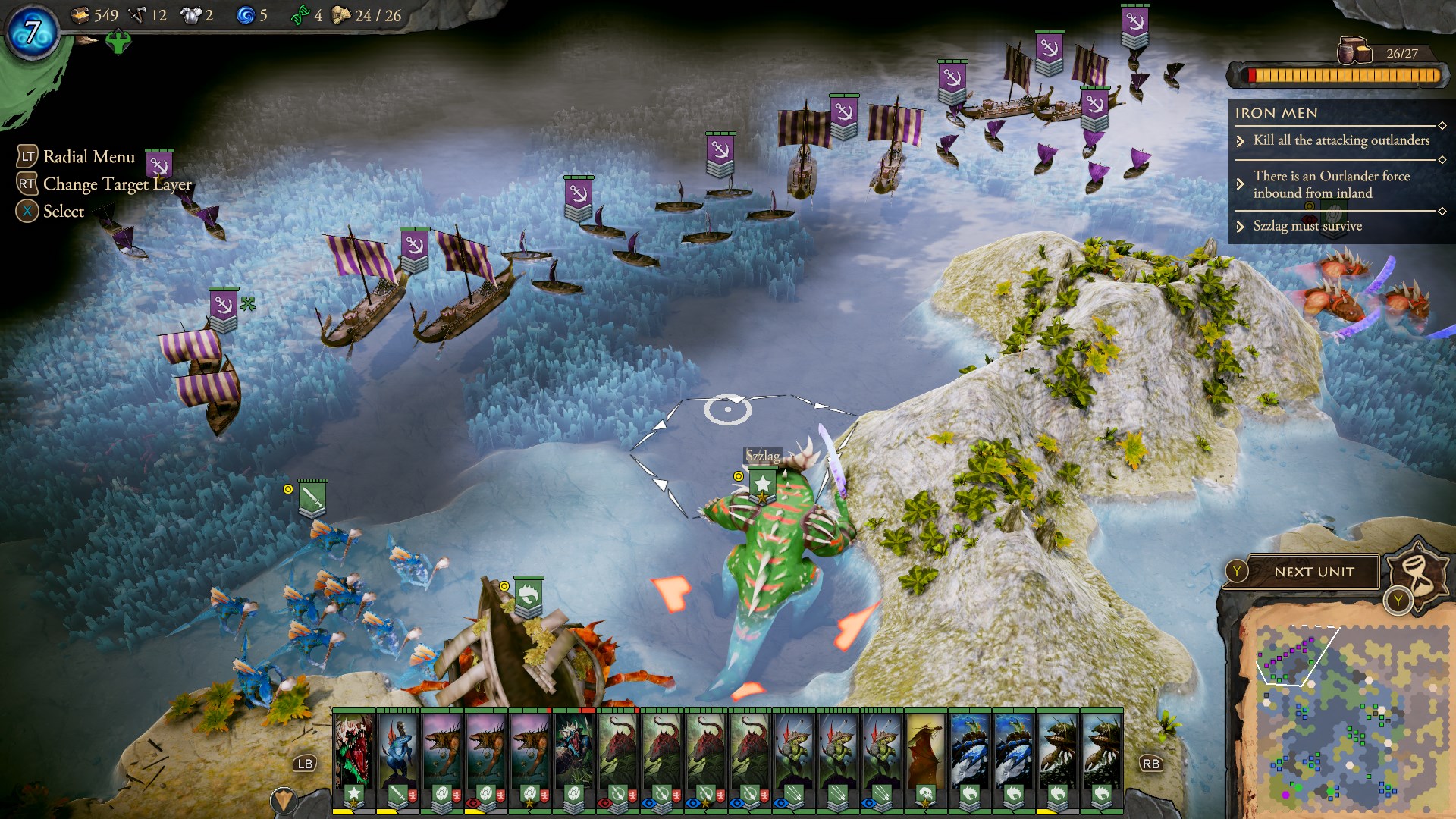Select the 'Kill all the attacking outlanders' objective
1456x819 pixels.
pos(1341,140)
